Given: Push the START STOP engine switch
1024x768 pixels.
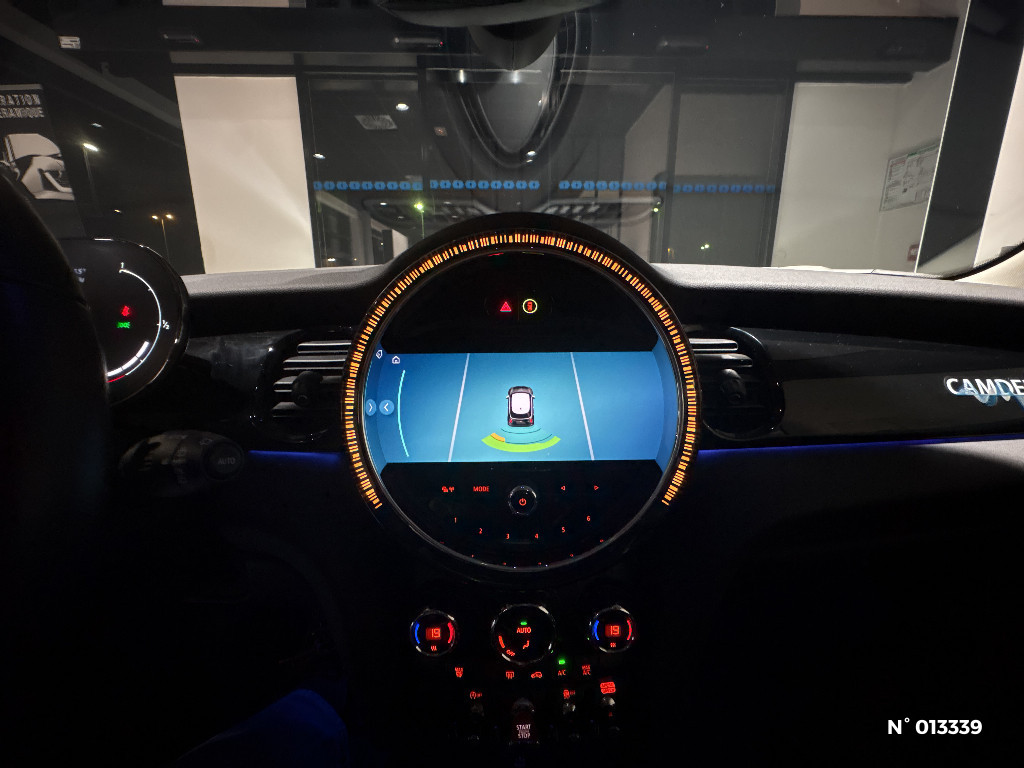Looking at the screenshot, I should click(x=523, y=731).
